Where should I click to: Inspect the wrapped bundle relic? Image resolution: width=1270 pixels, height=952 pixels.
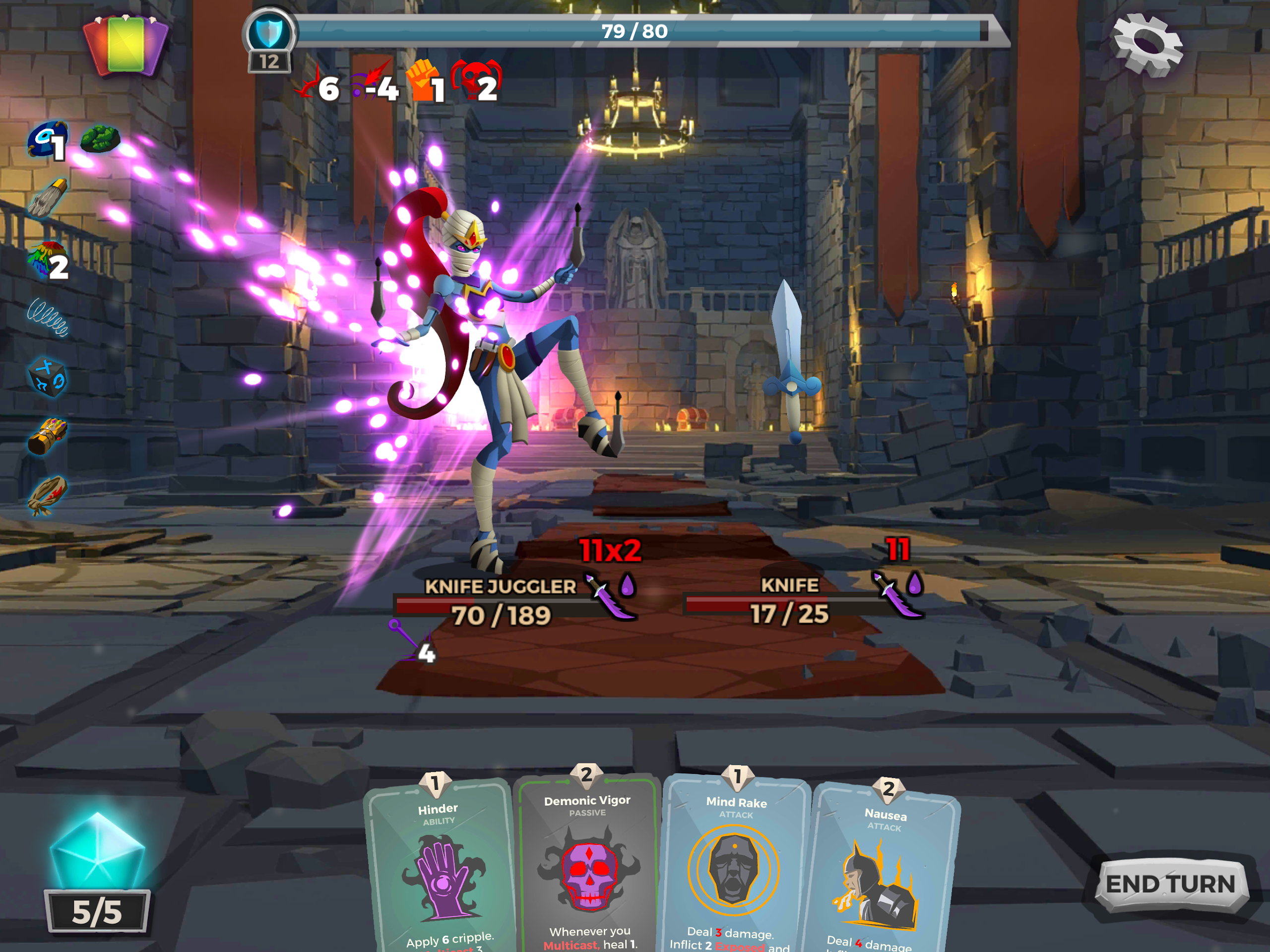(x=48, y=495)
